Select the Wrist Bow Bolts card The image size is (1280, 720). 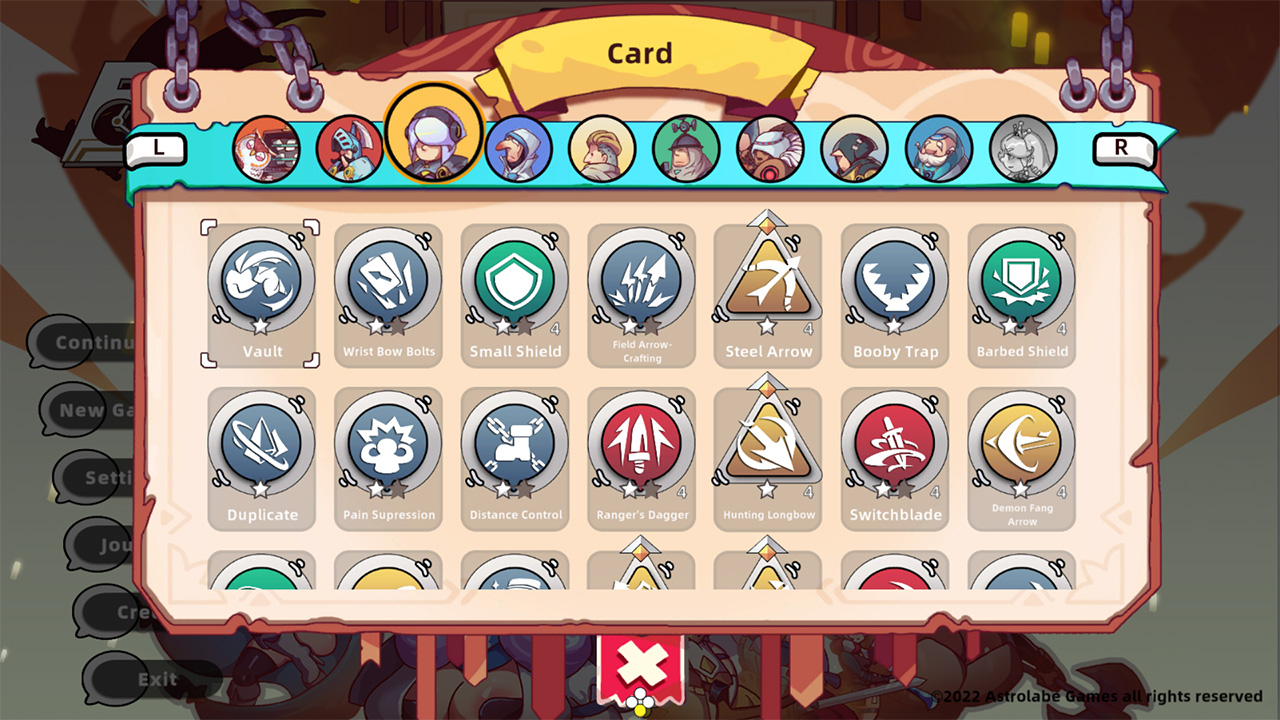[387, 290]
